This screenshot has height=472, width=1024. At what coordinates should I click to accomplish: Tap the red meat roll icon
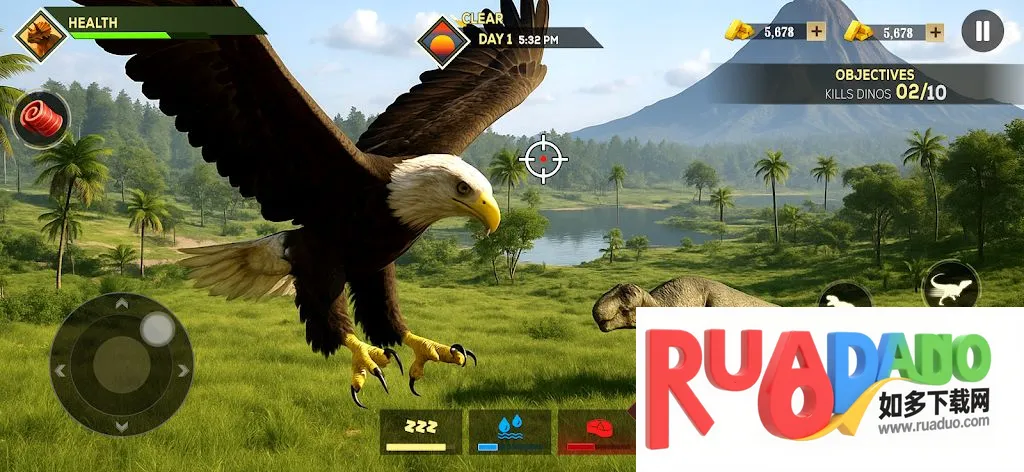41,118
